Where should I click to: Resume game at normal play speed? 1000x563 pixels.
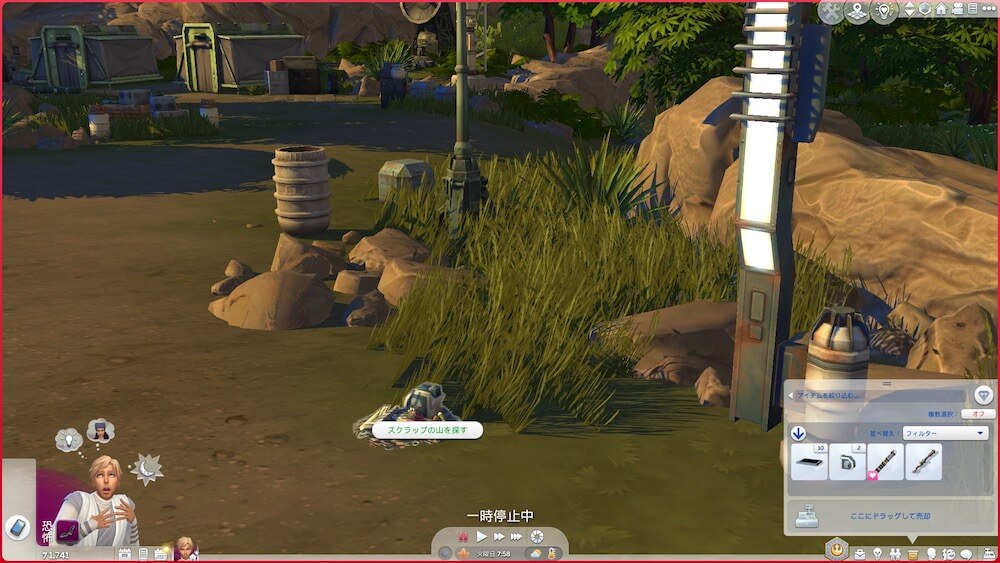pyautogui.click(x=481, y=537)
